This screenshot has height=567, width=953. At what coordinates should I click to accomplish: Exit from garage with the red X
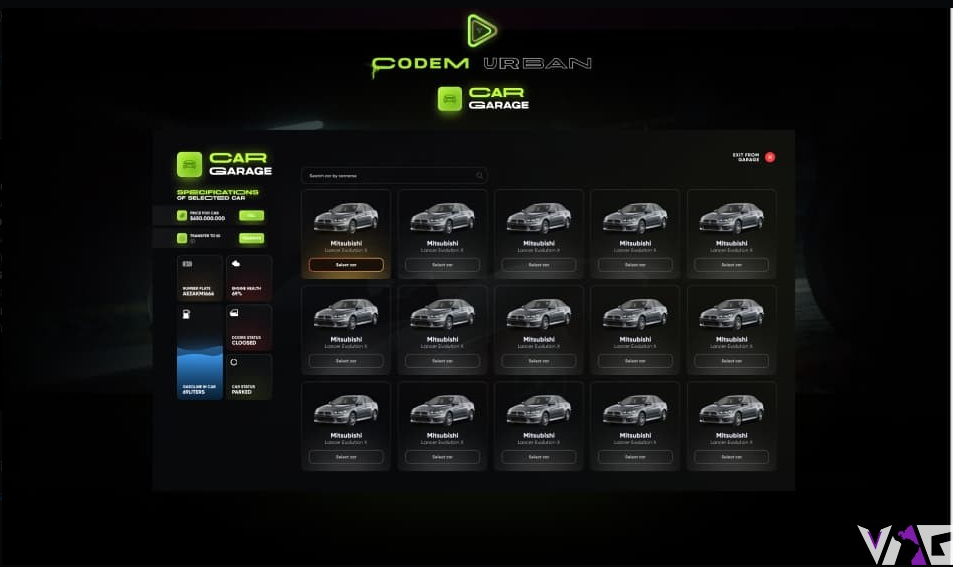[770, 157]
